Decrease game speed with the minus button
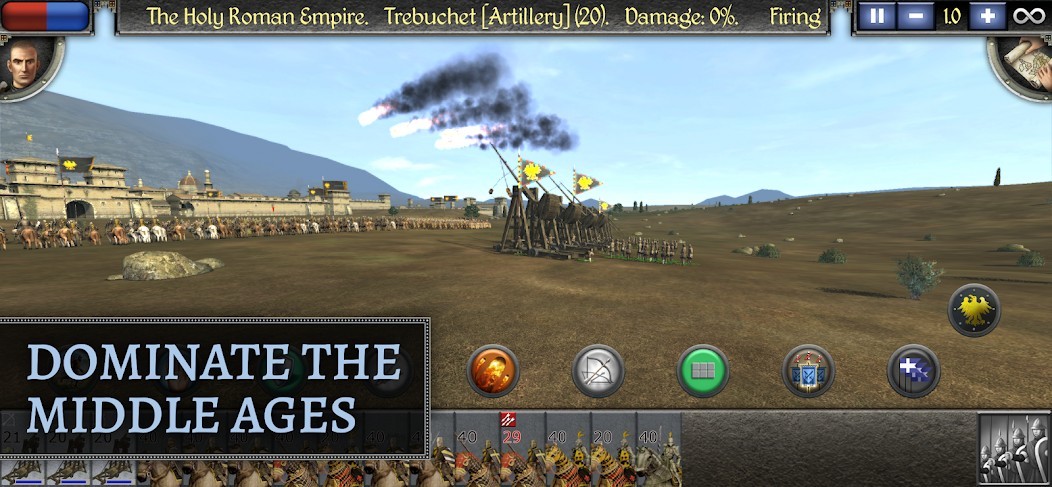 (x=914, y=16)
